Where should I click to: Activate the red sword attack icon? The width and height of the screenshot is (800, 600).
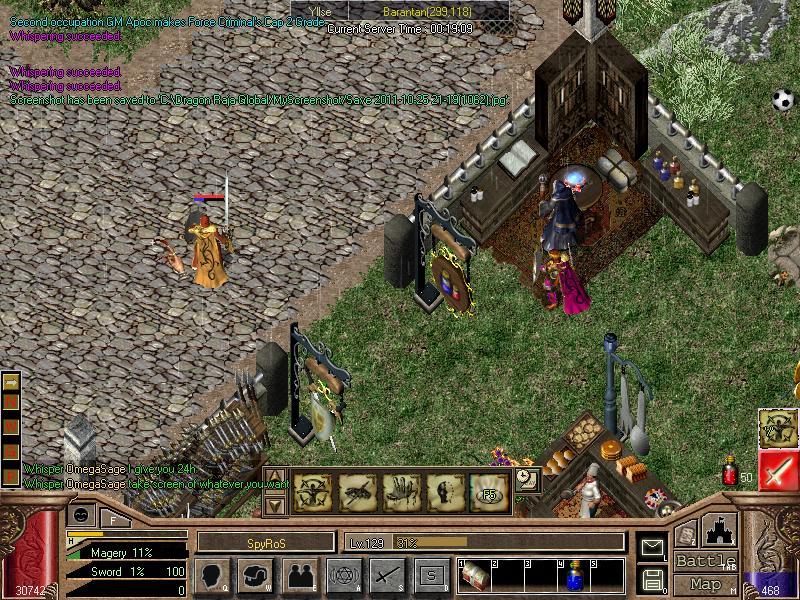point(778,471)
